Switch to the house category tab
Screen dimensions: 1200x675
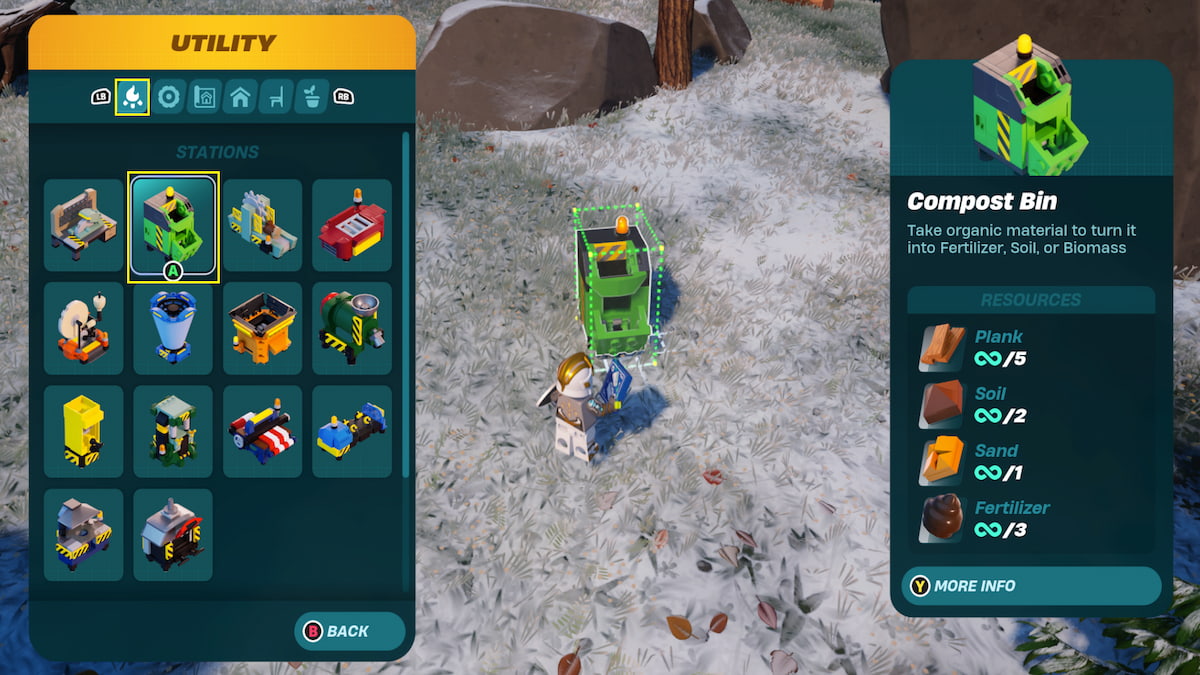pyautogui.click(x=240, y=97)
